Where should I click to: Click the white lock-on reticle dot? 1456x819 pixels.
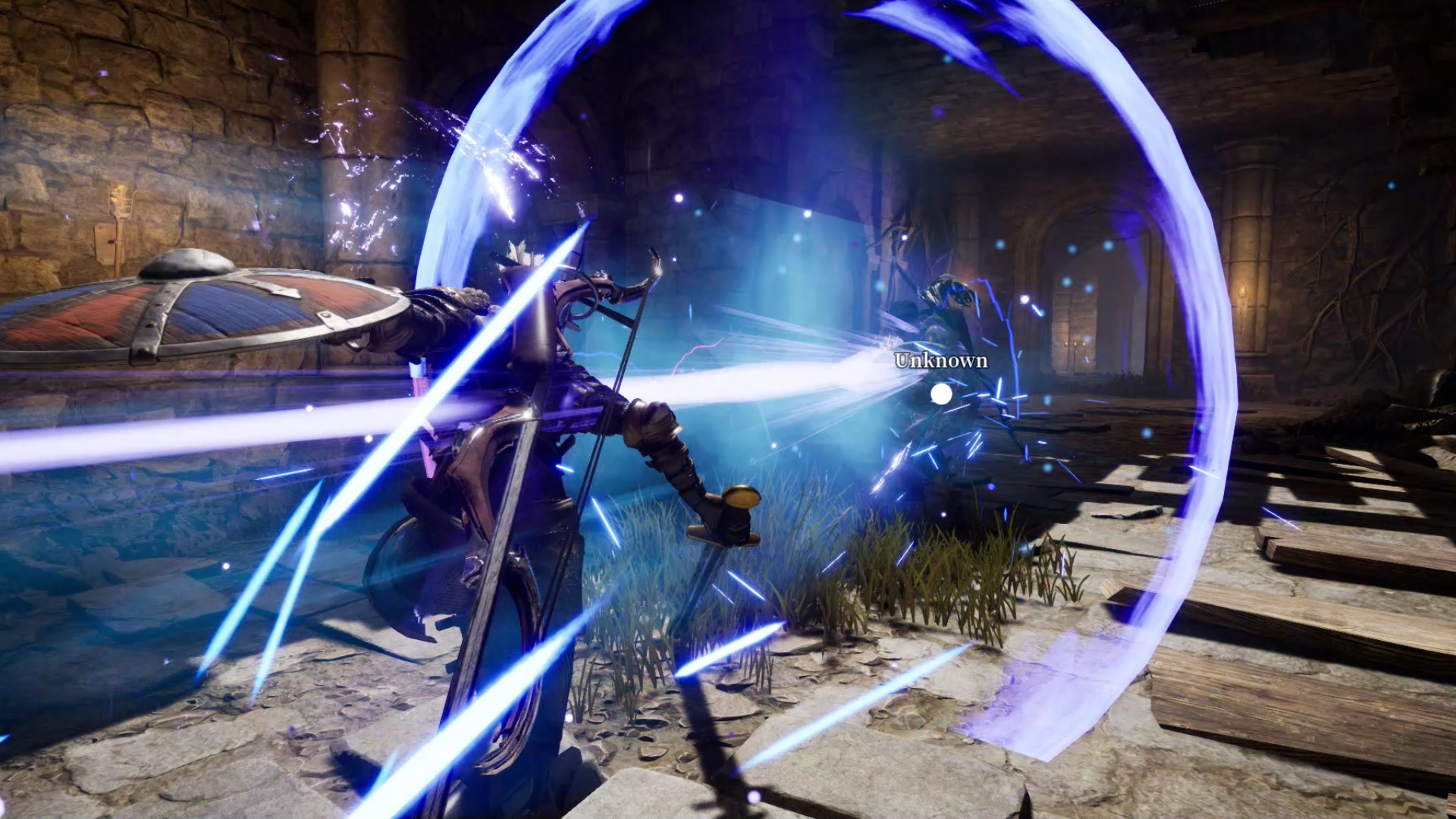[943, 393]
